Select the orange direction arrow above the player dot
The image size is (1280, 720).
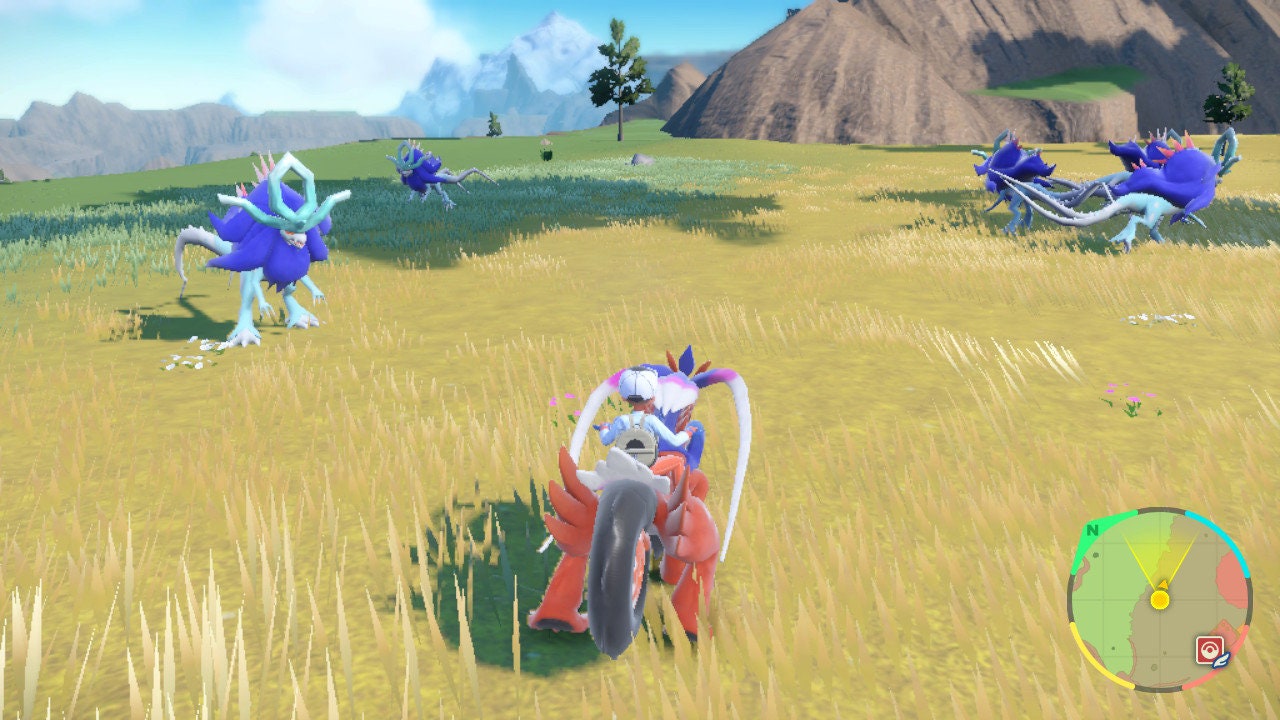click(1164, 584)
